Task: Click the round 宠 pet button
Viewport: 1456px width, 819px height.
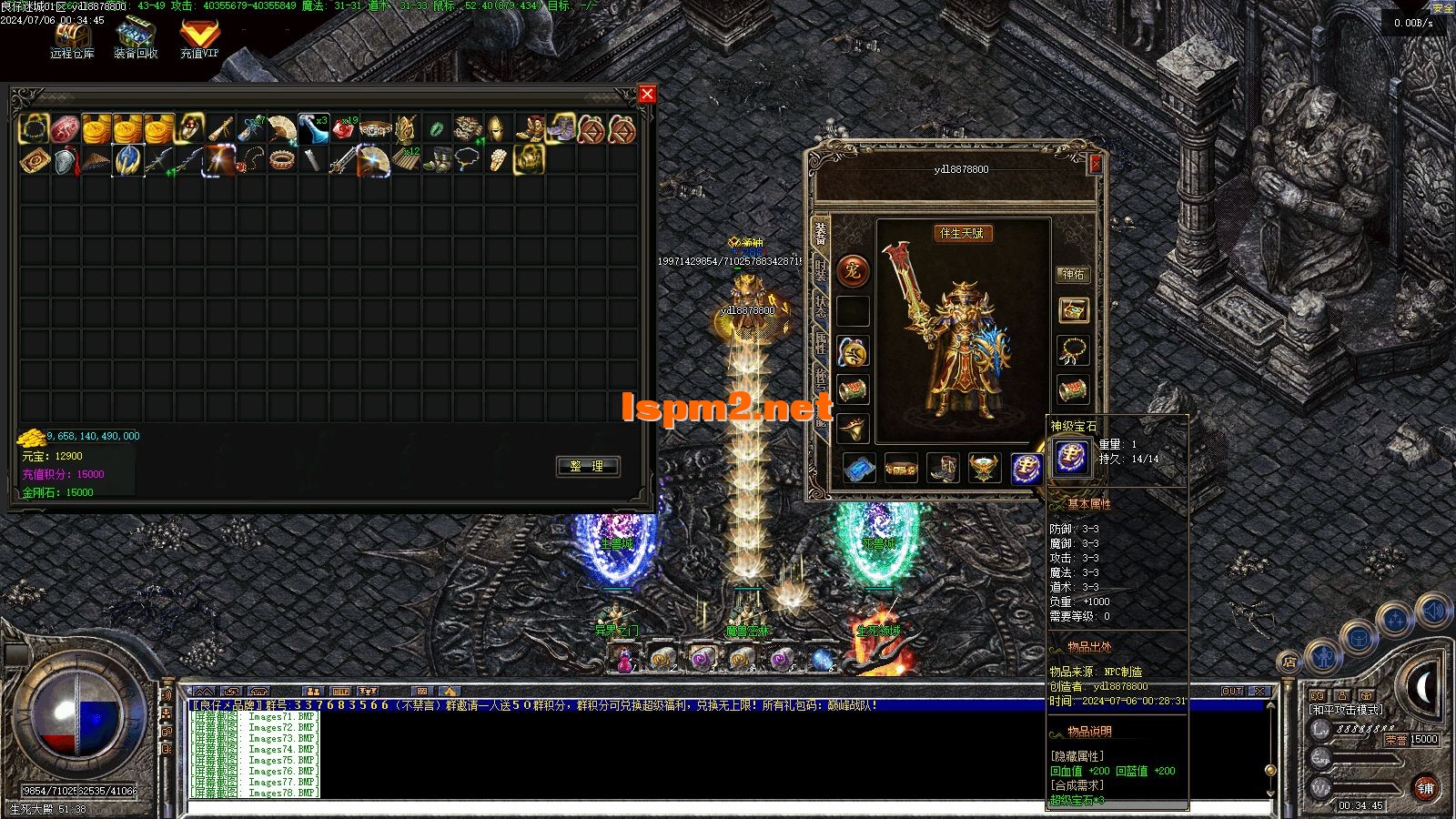Action: (x=853, y=270)
